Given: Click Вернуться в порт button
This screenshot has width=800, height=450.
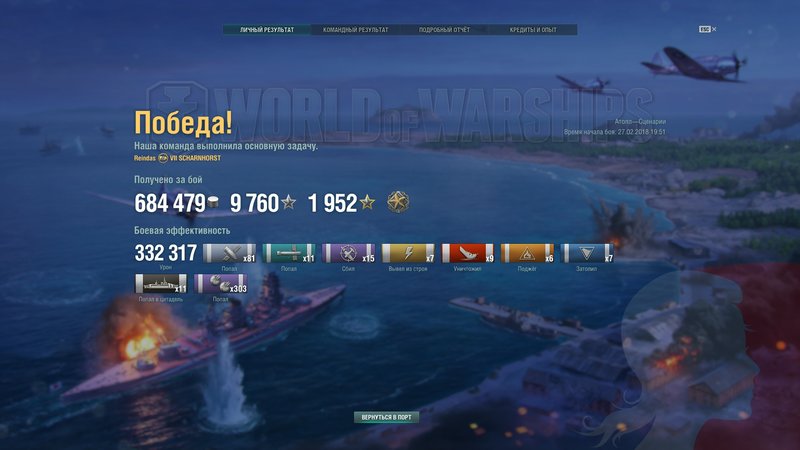Looking at the screenshot, I should (386, 416).
